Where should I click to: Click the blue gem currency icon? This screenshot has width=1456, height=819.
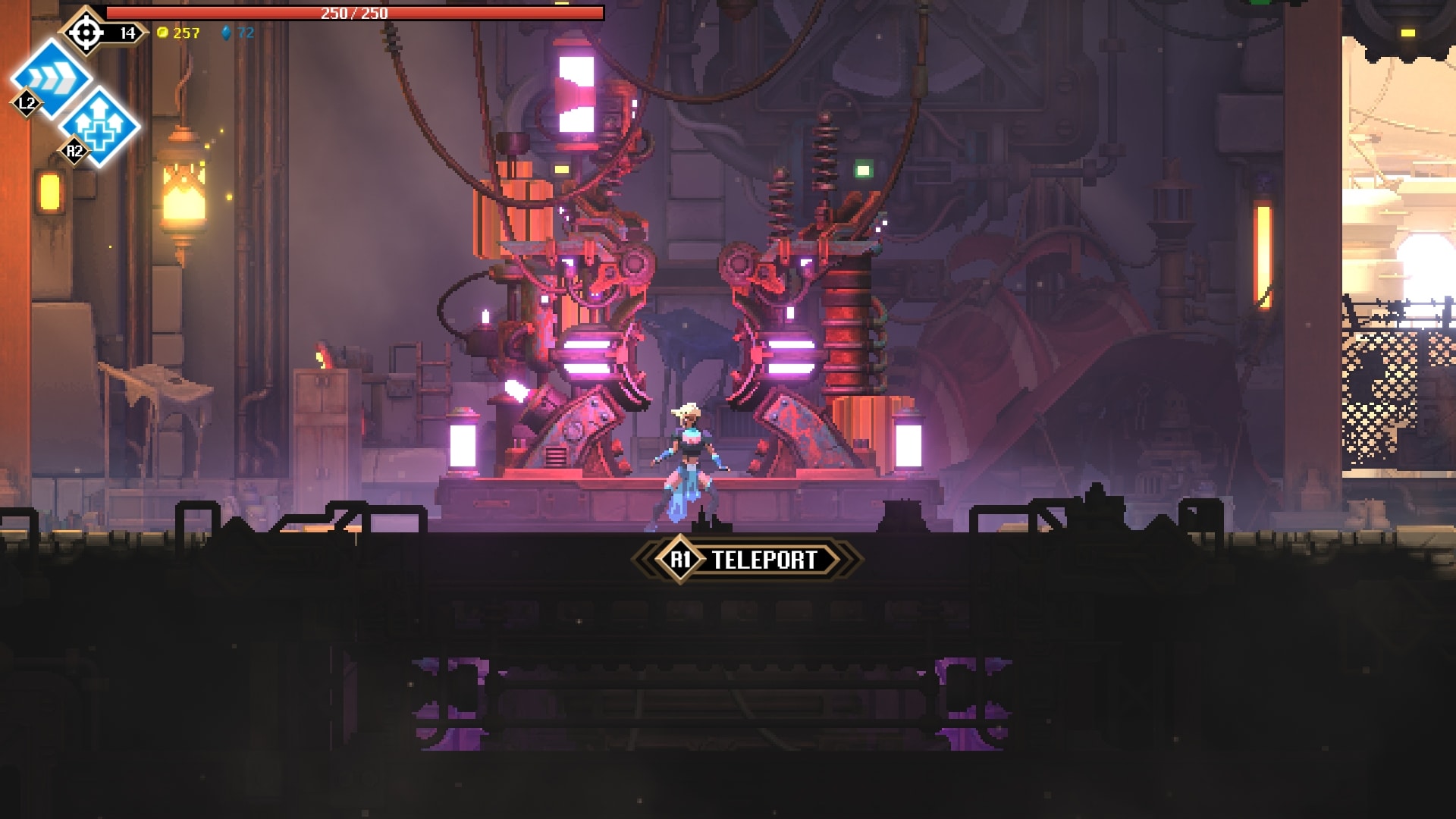tap(227, 33)
